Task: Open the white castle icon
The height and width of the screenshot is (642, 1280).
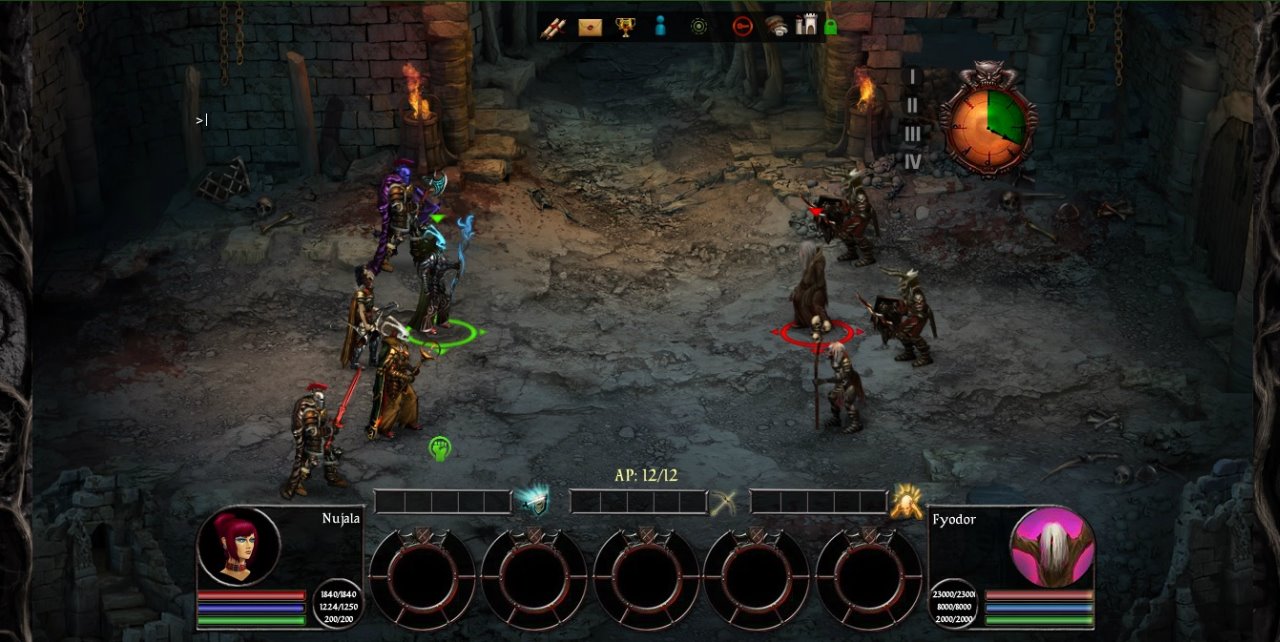Action: tap(806, 25)
